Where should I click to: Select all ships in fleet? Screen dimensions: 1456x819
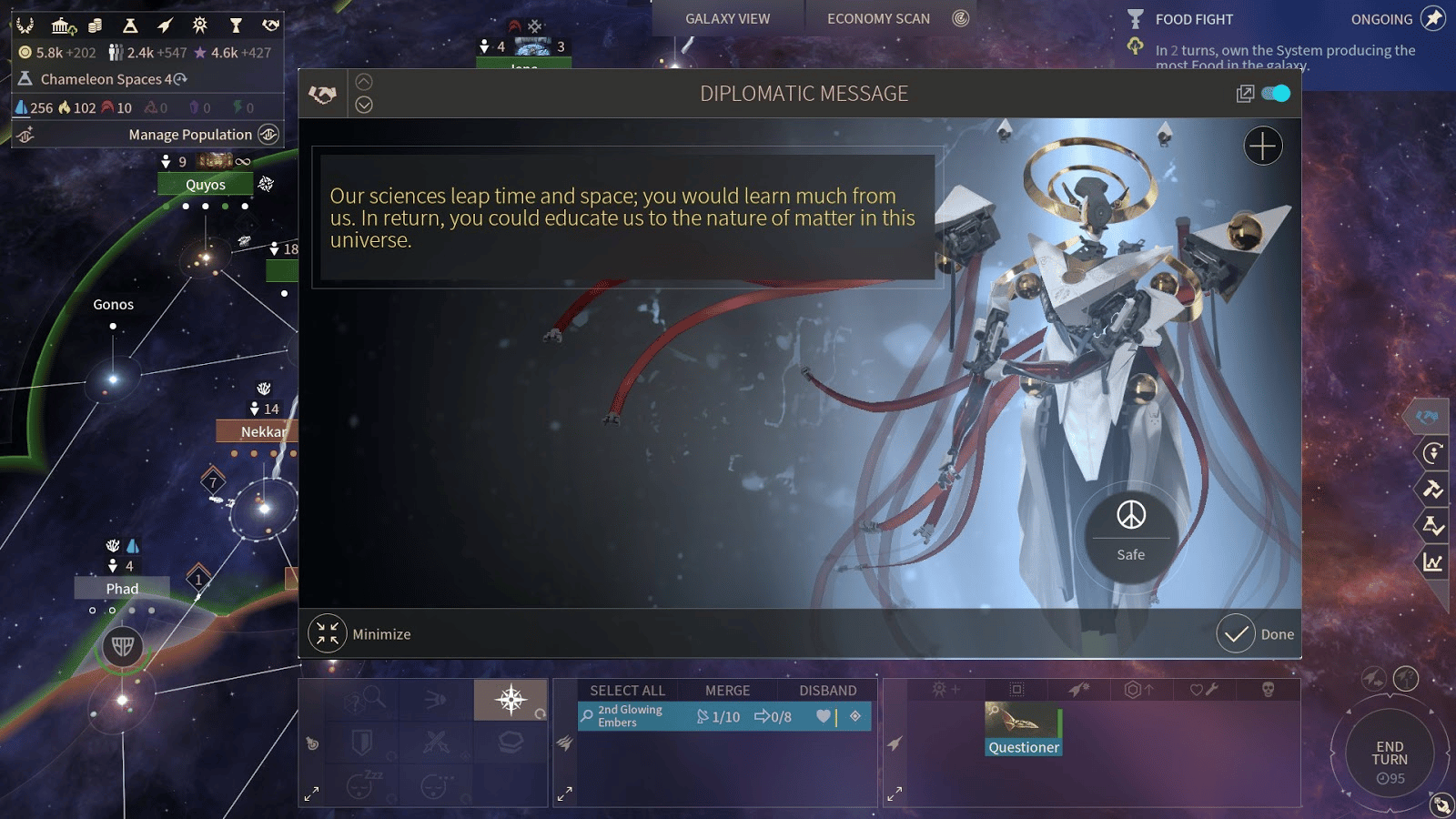click(x=627, y=691)
